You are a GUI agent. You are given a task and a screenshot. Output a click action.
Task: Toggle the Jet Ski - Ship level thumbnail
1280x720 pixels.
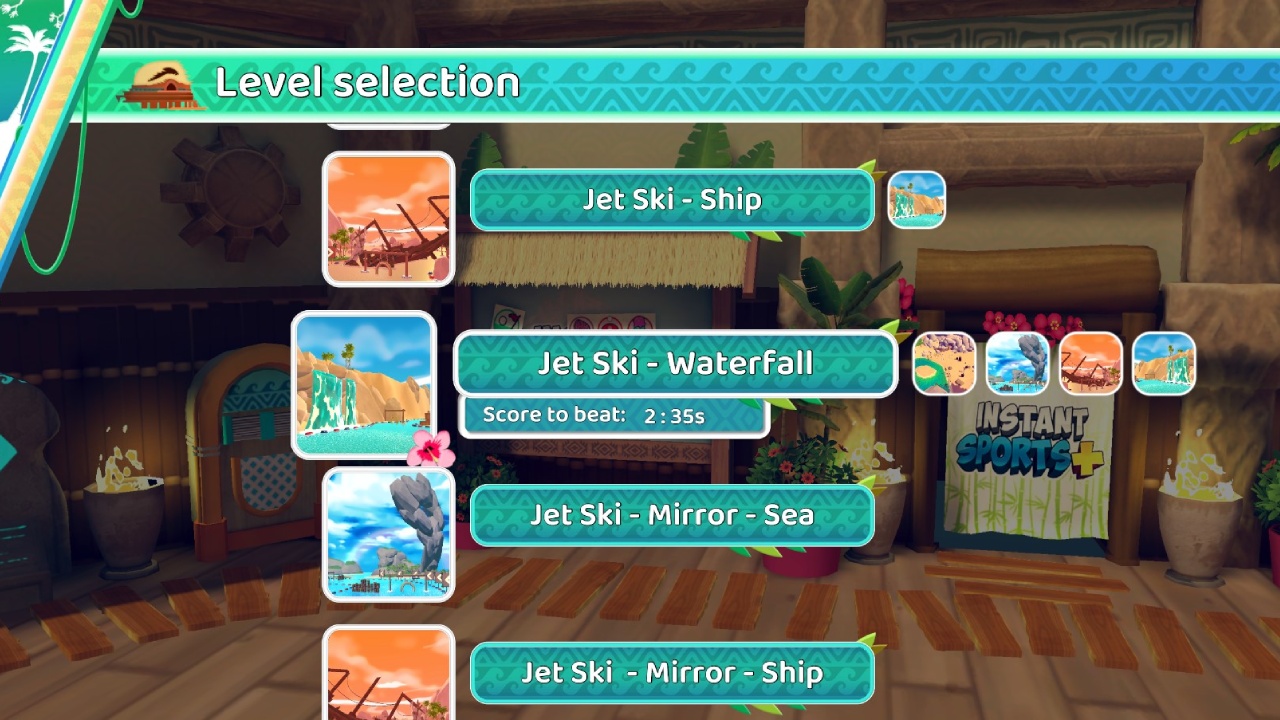[x=389, y=219]
